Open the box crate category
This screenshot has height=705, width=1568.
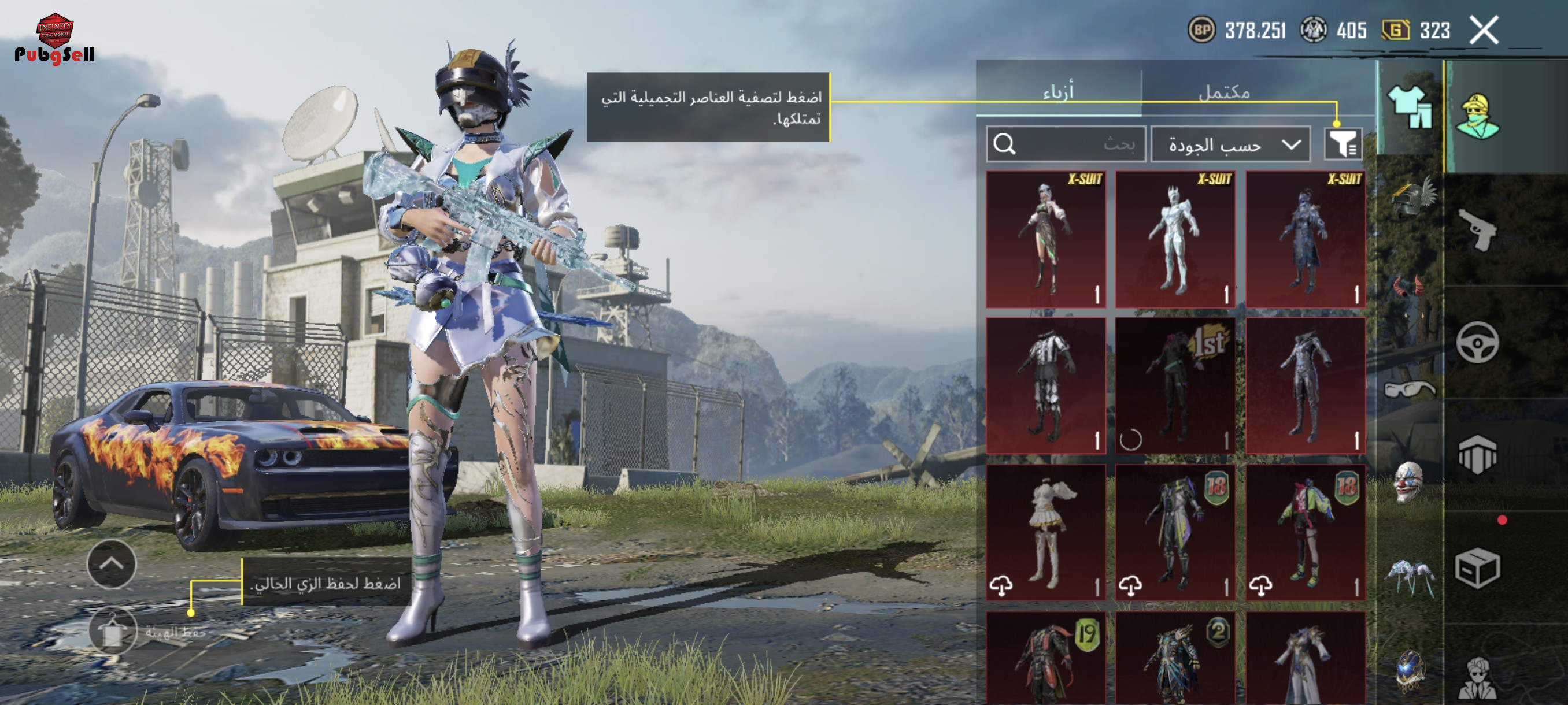tap(1477, 568)
